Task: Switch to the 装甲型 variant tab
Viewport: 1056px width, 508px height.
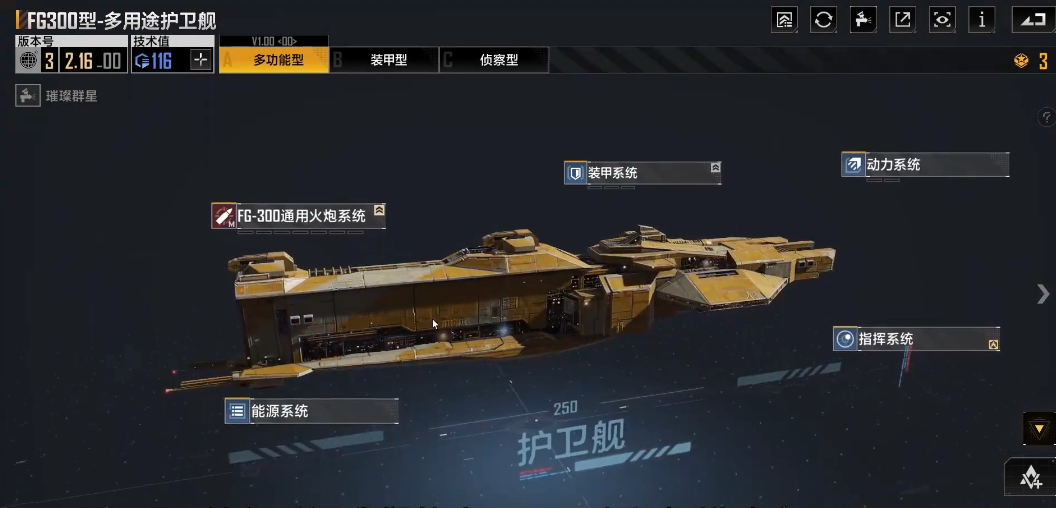Action: (385, 60)
